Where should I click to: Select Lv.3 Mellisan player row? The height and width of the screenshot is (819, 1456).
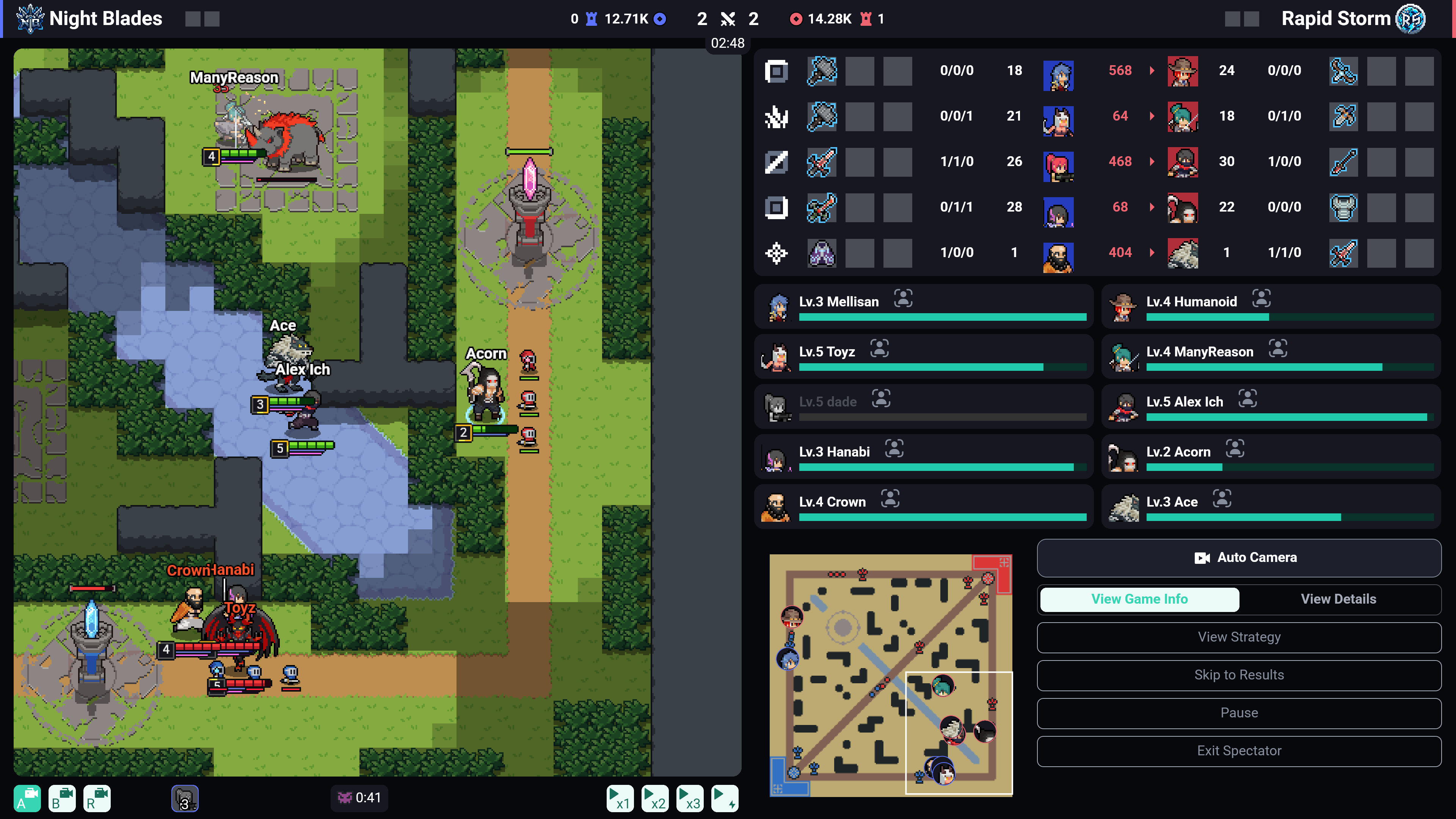tap(924, 307)
